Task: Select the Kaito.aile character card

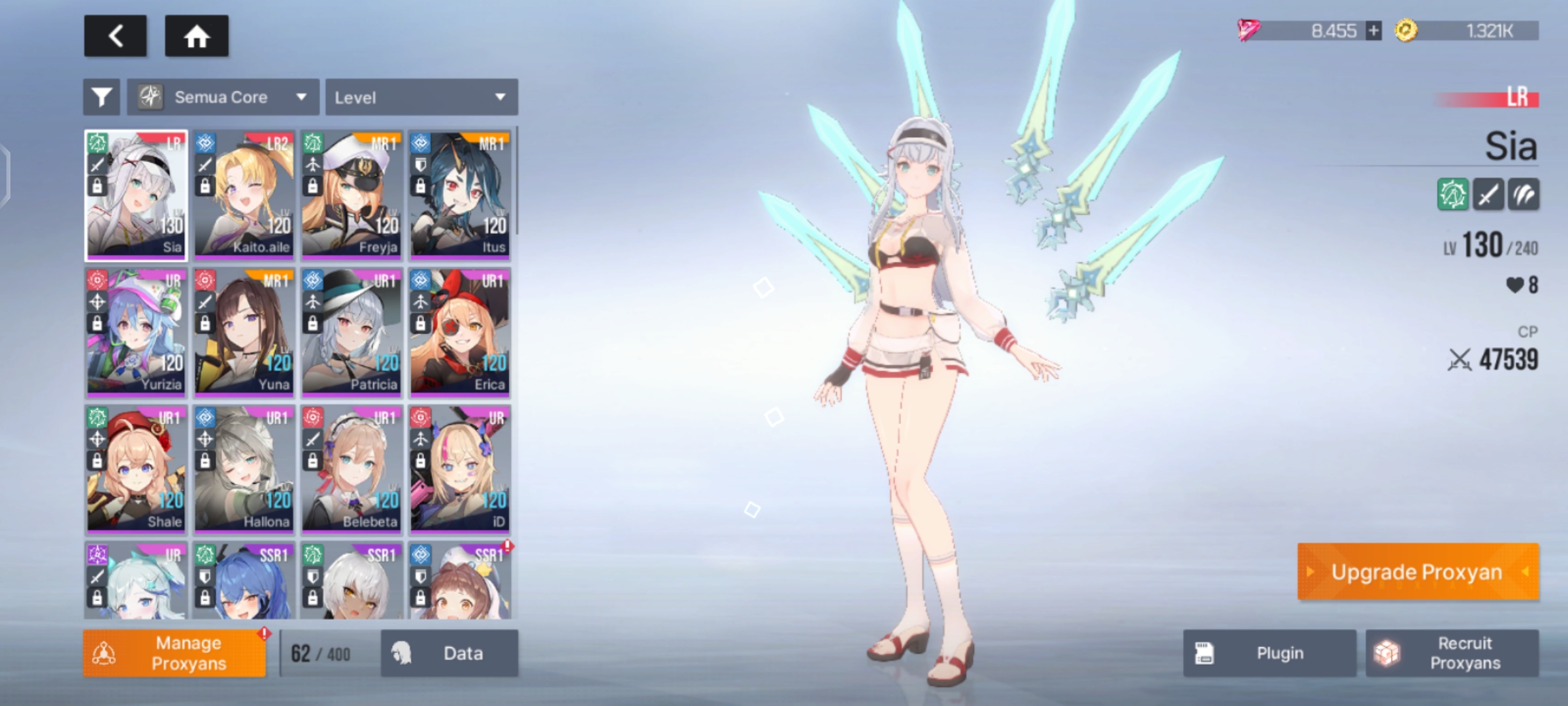Action: click(244, 194)
